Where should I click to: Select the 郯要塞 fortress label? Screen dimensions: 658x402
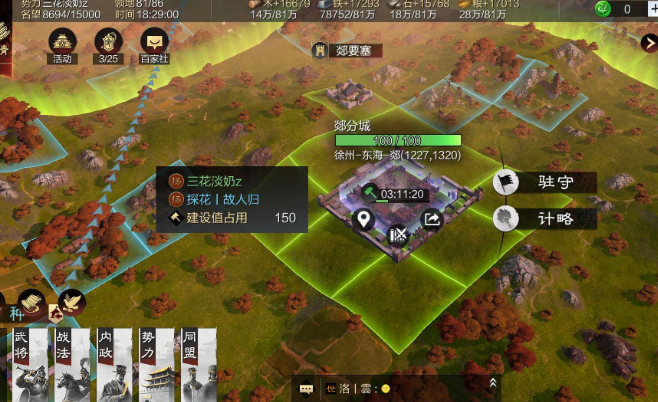[x=350, y=49]
